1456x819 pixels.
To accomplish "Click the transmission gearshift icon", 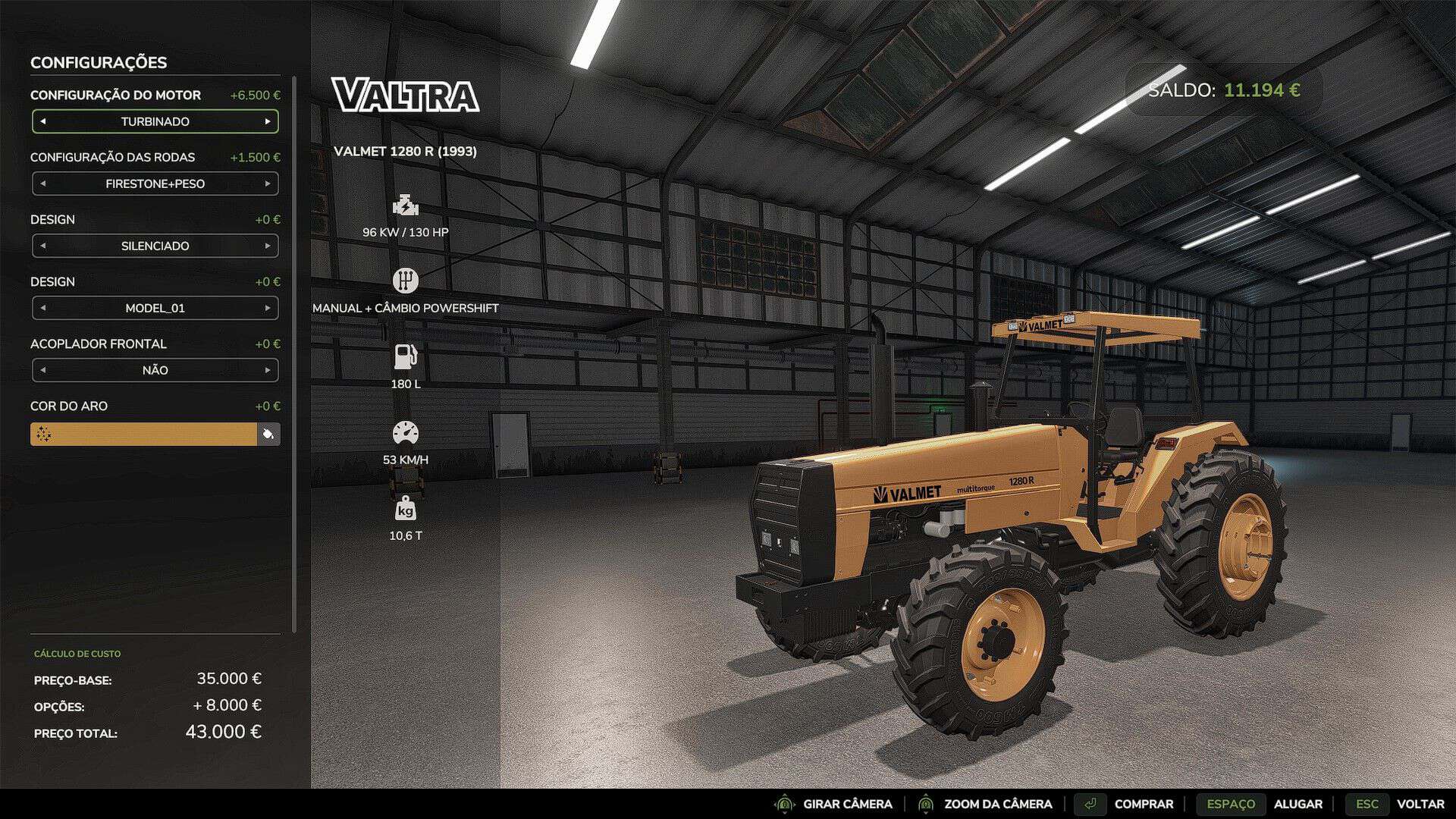I will tap(406, 280).
